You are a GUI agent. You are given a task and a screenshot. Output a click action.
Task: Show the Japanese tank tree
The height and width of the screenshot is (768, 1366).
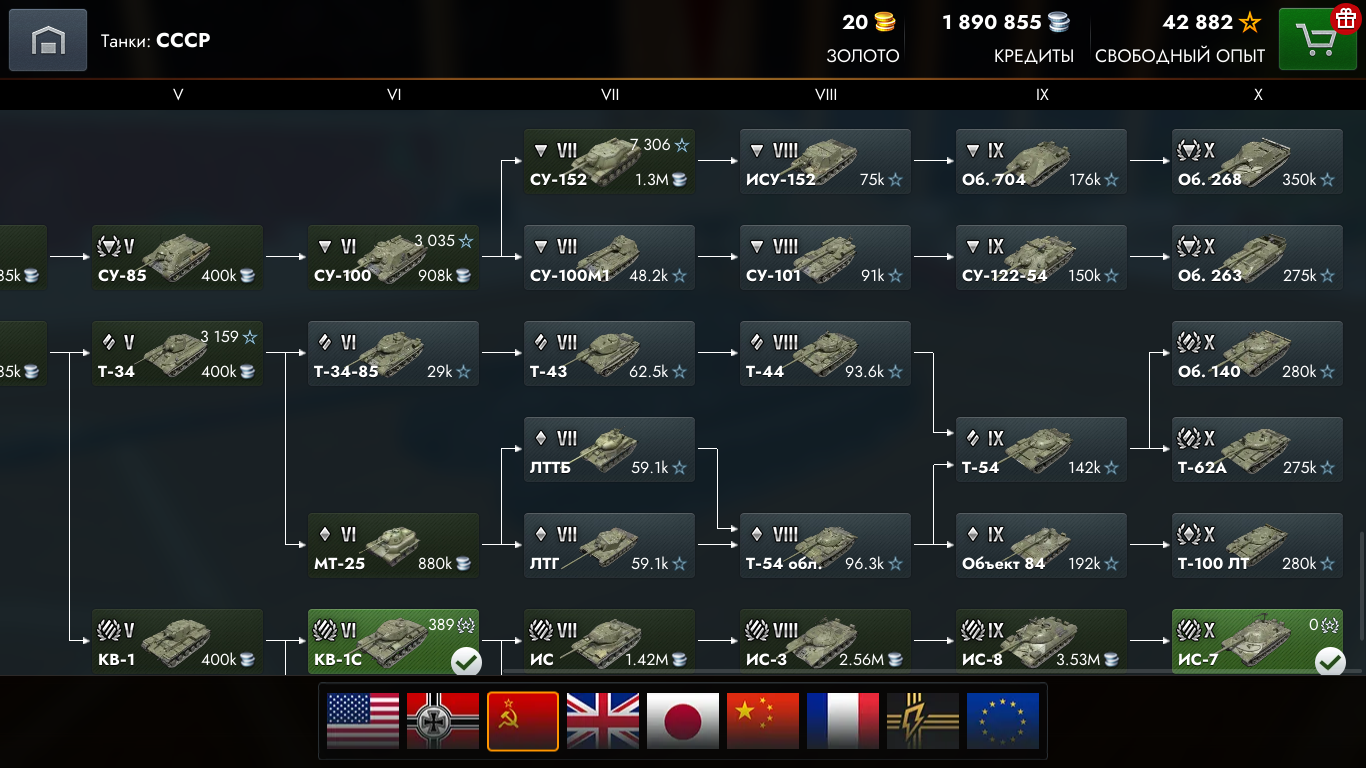click(683, 721)
